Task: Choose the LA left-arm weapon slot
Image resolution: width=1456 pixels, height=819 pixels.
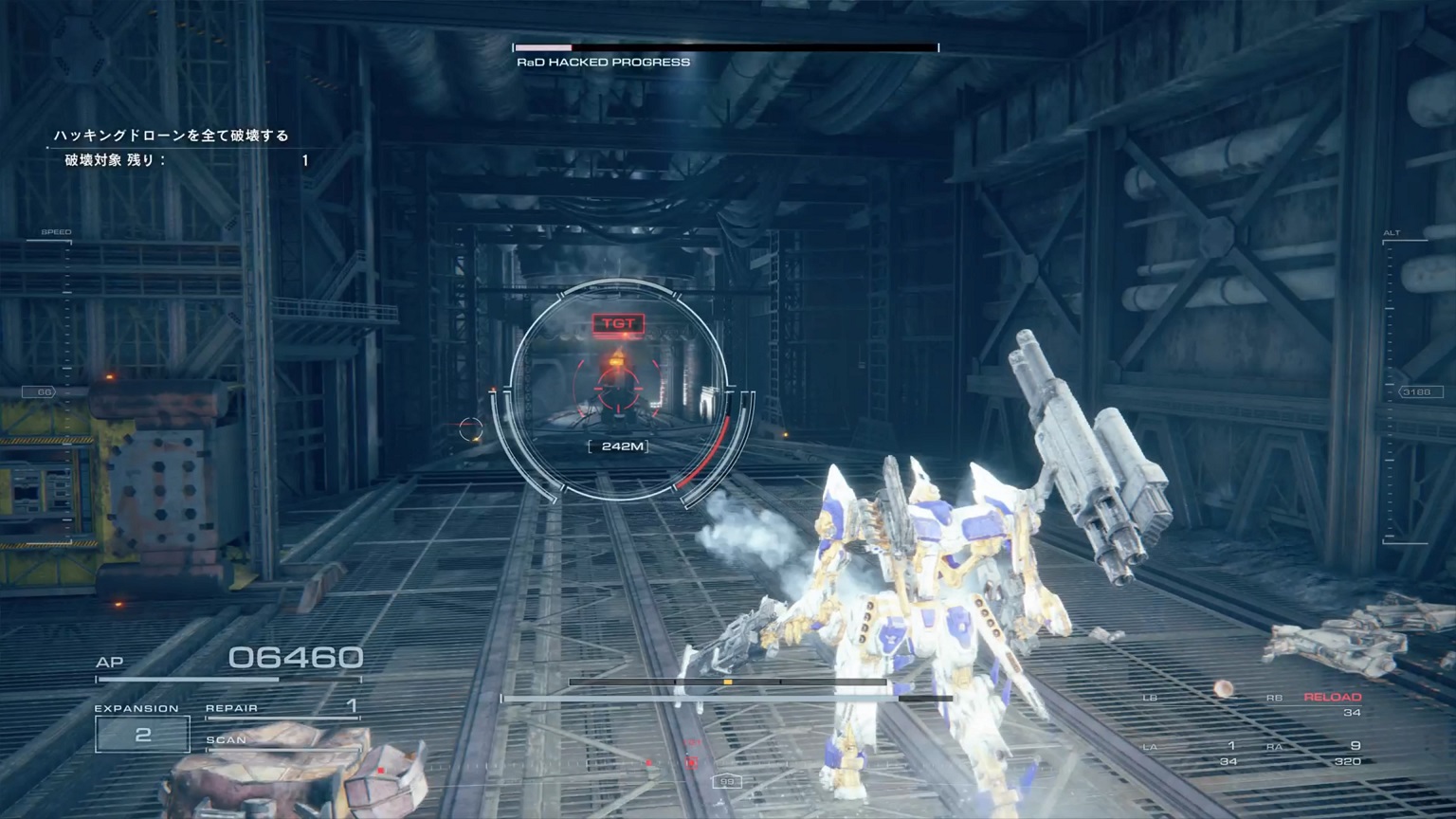Action: tap(1194, 753)
